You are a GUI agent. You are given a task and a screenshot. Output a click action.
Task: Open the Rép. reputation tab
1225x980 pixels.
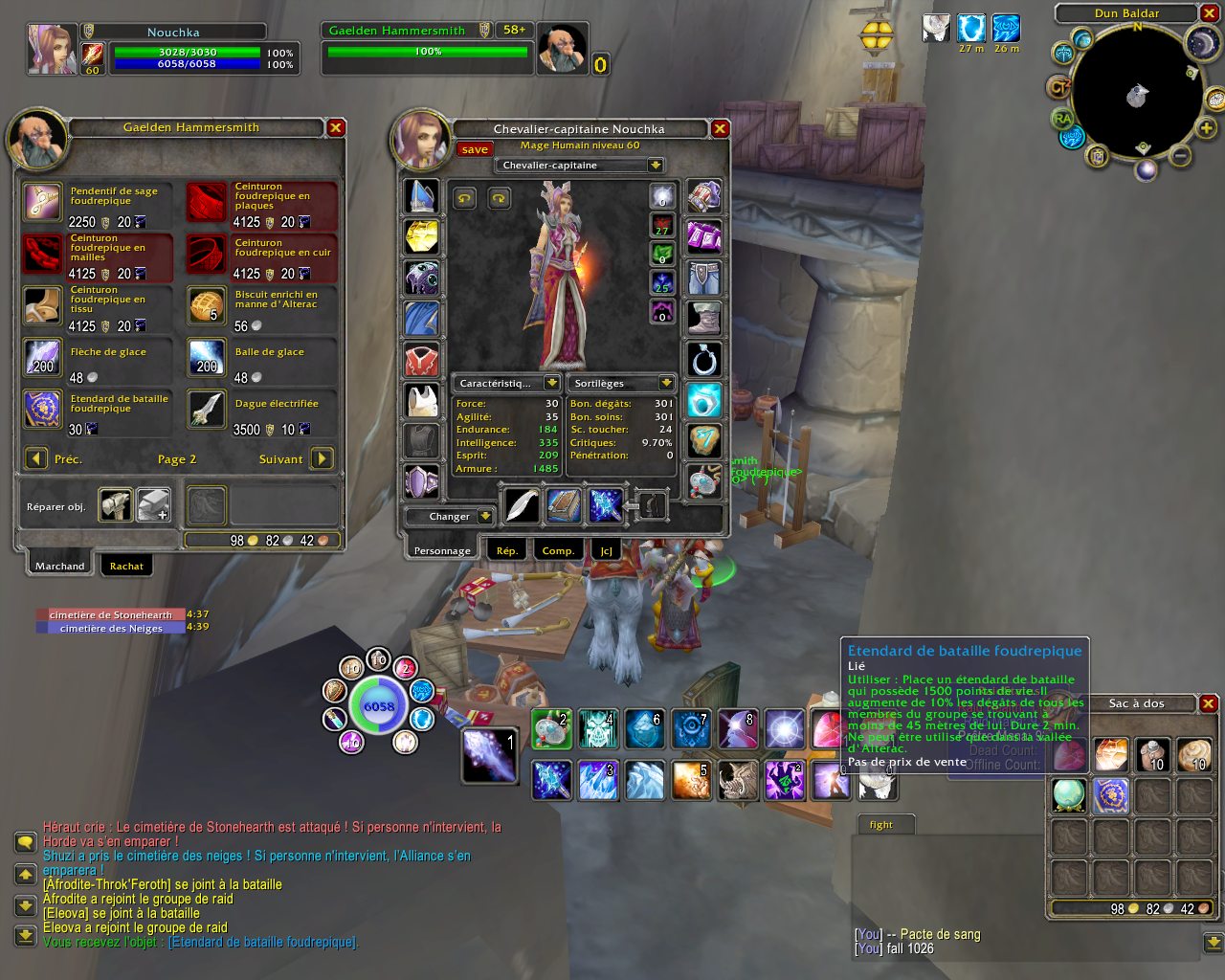click(507, 550)
